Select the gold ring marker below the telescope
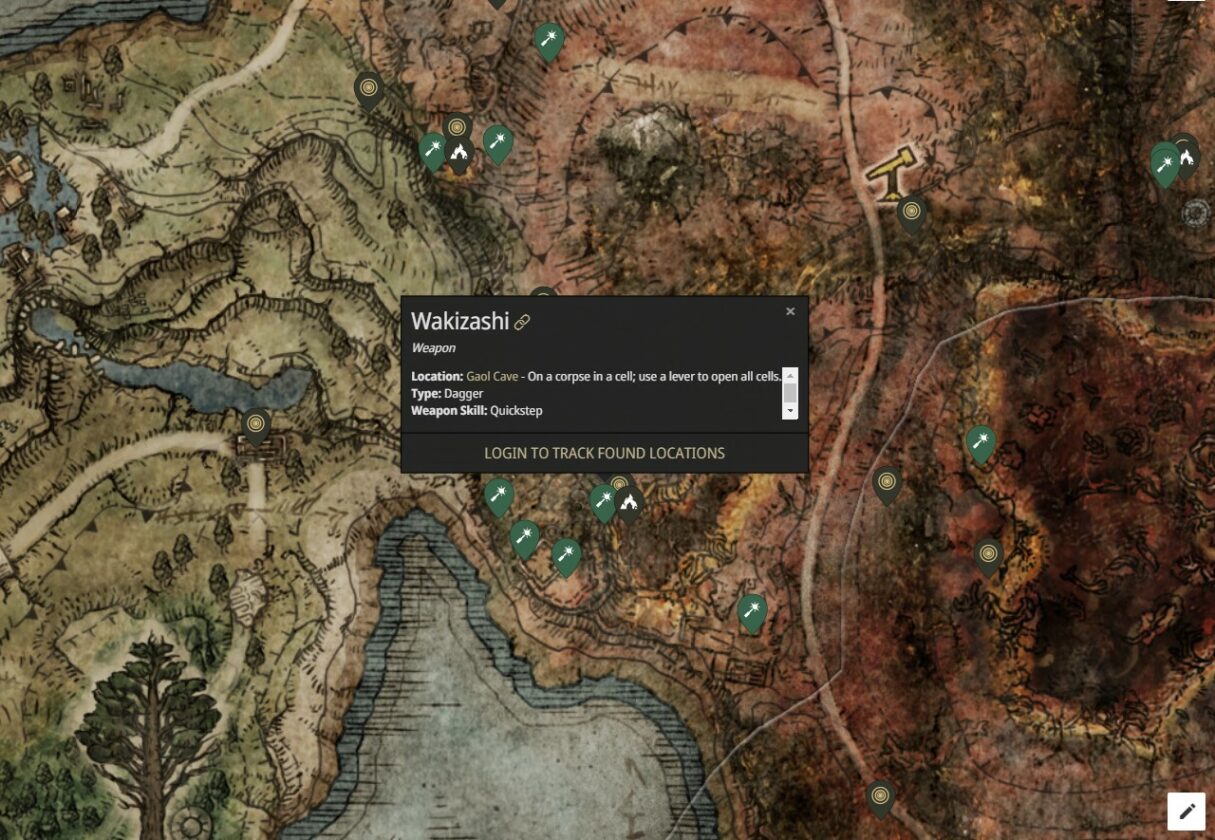The image size is (1215, 840). 910,212
